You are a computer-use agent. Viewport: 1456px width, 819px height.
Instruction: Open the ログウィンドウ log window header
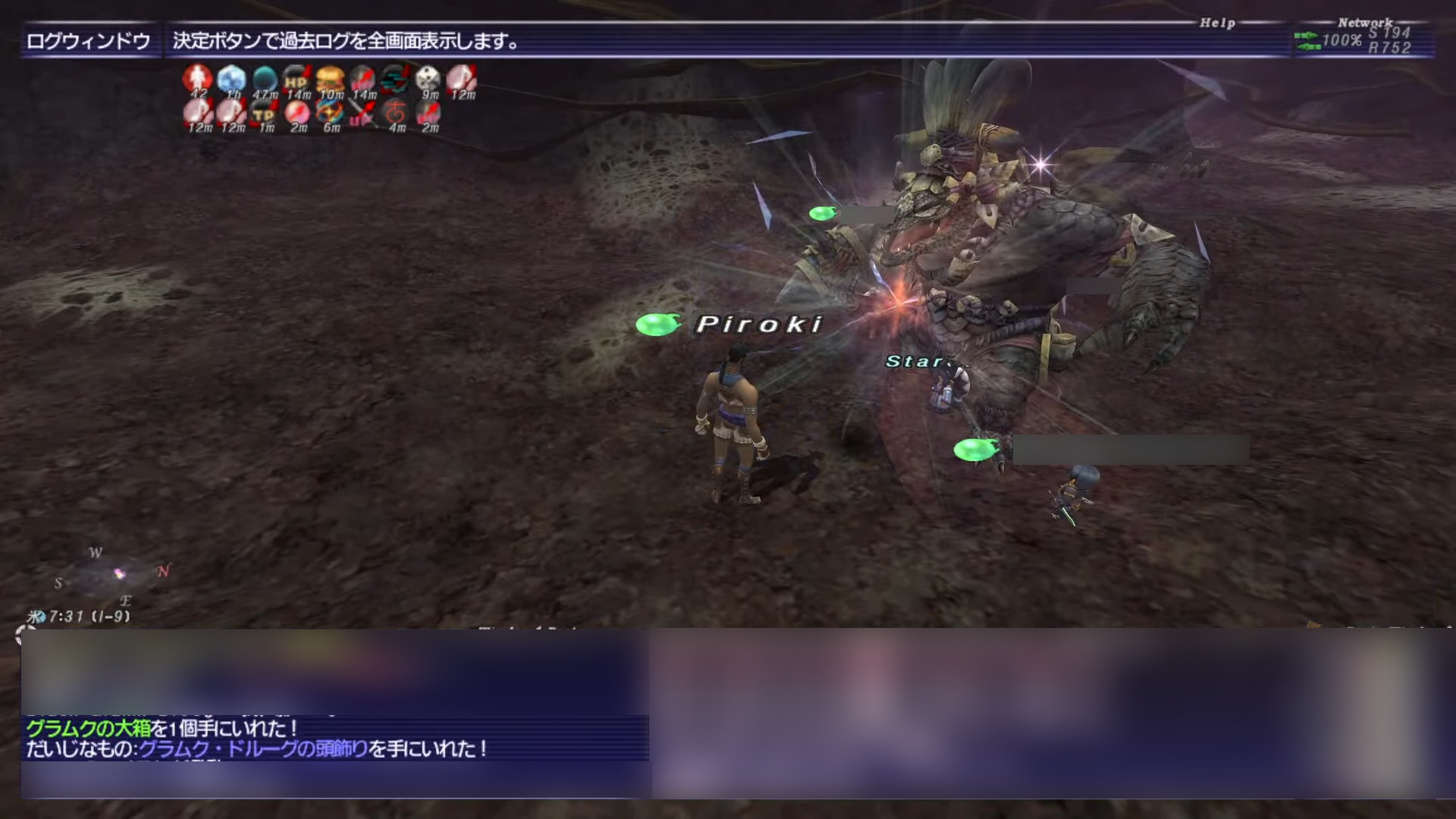[x=89, y=42]
